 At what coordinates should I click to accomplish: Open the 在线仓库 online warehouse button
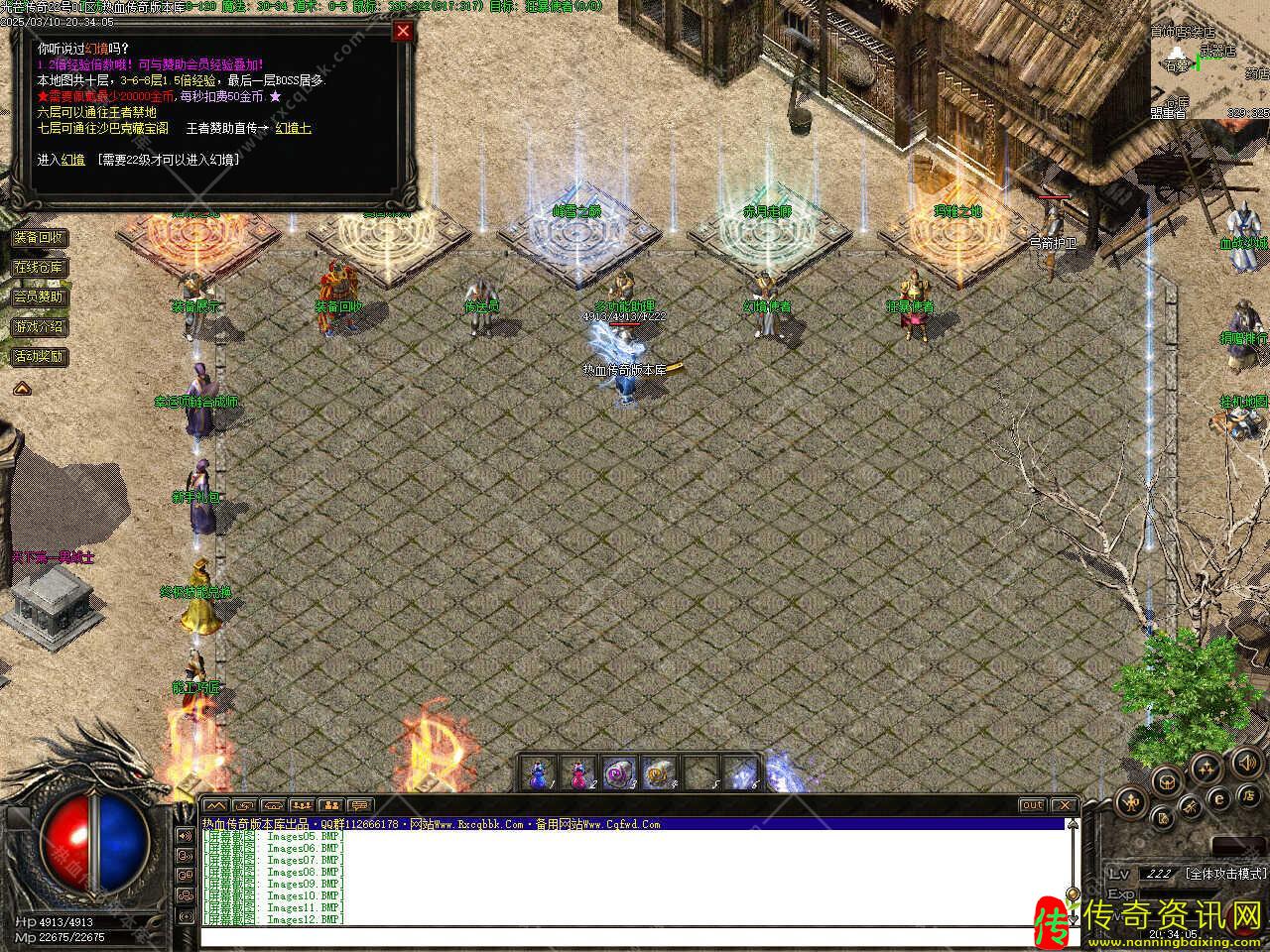pos(40,267)
